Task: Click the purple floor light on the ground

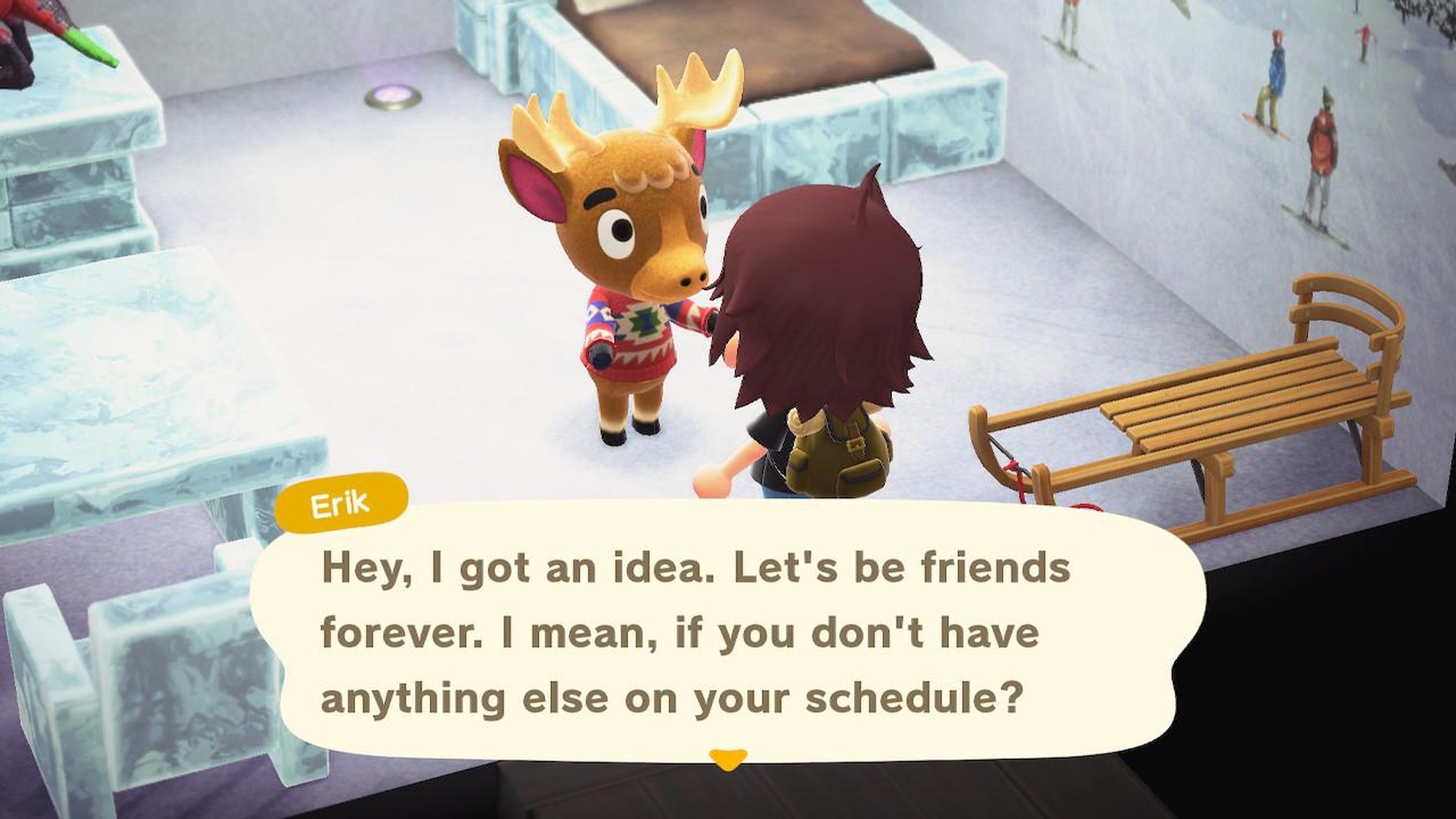Action: tap(393, 95)
